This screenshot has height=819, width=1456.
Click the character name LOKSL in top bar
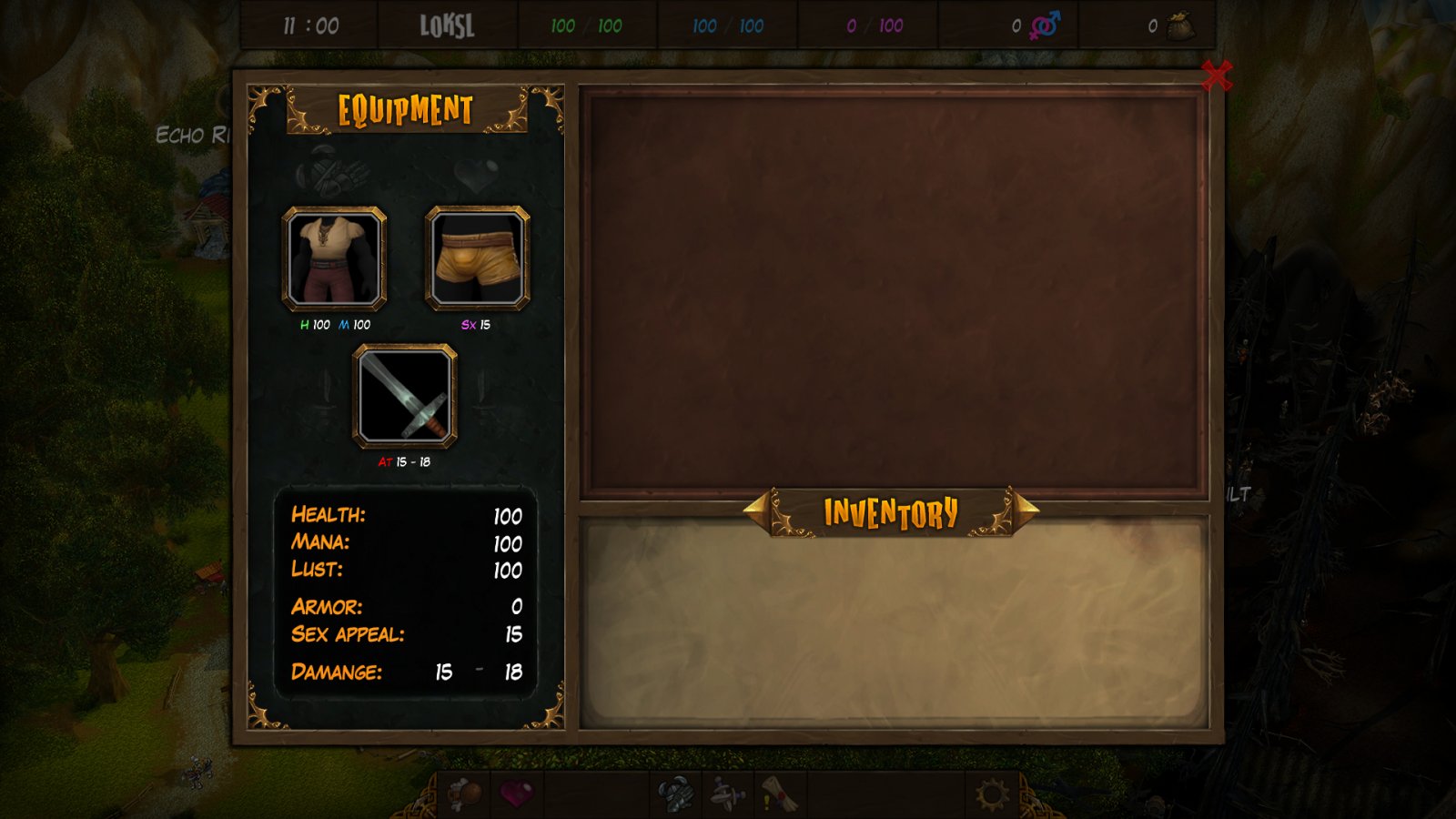coord(447,26)
